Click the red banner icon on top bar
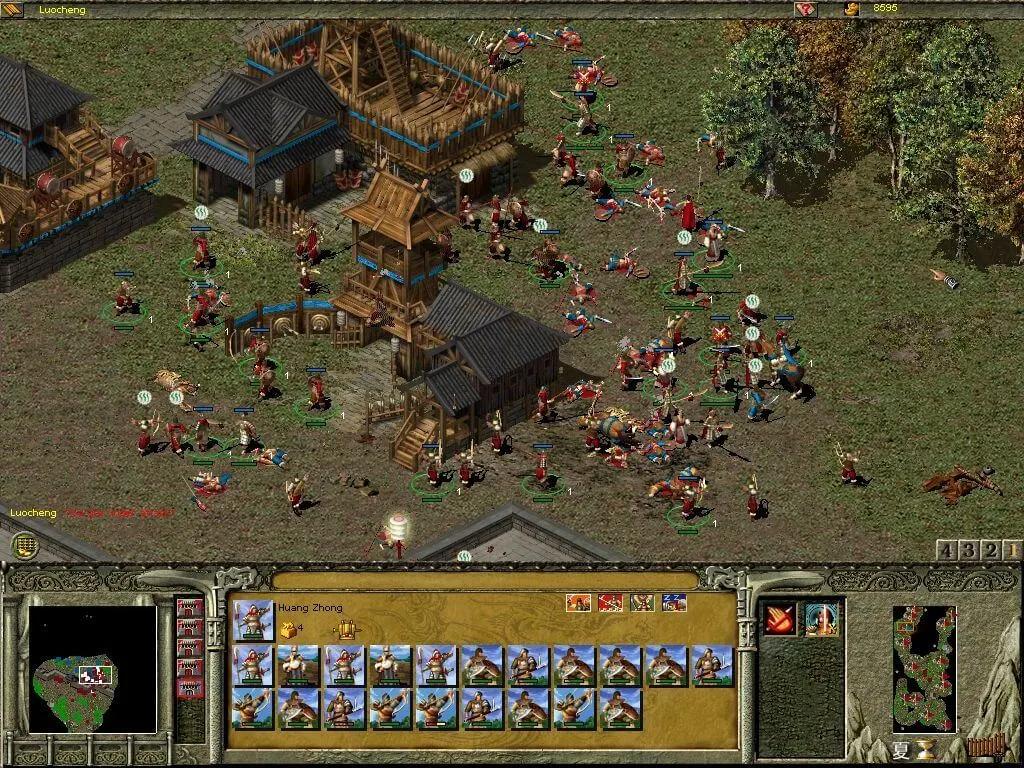 pos(805,9)
